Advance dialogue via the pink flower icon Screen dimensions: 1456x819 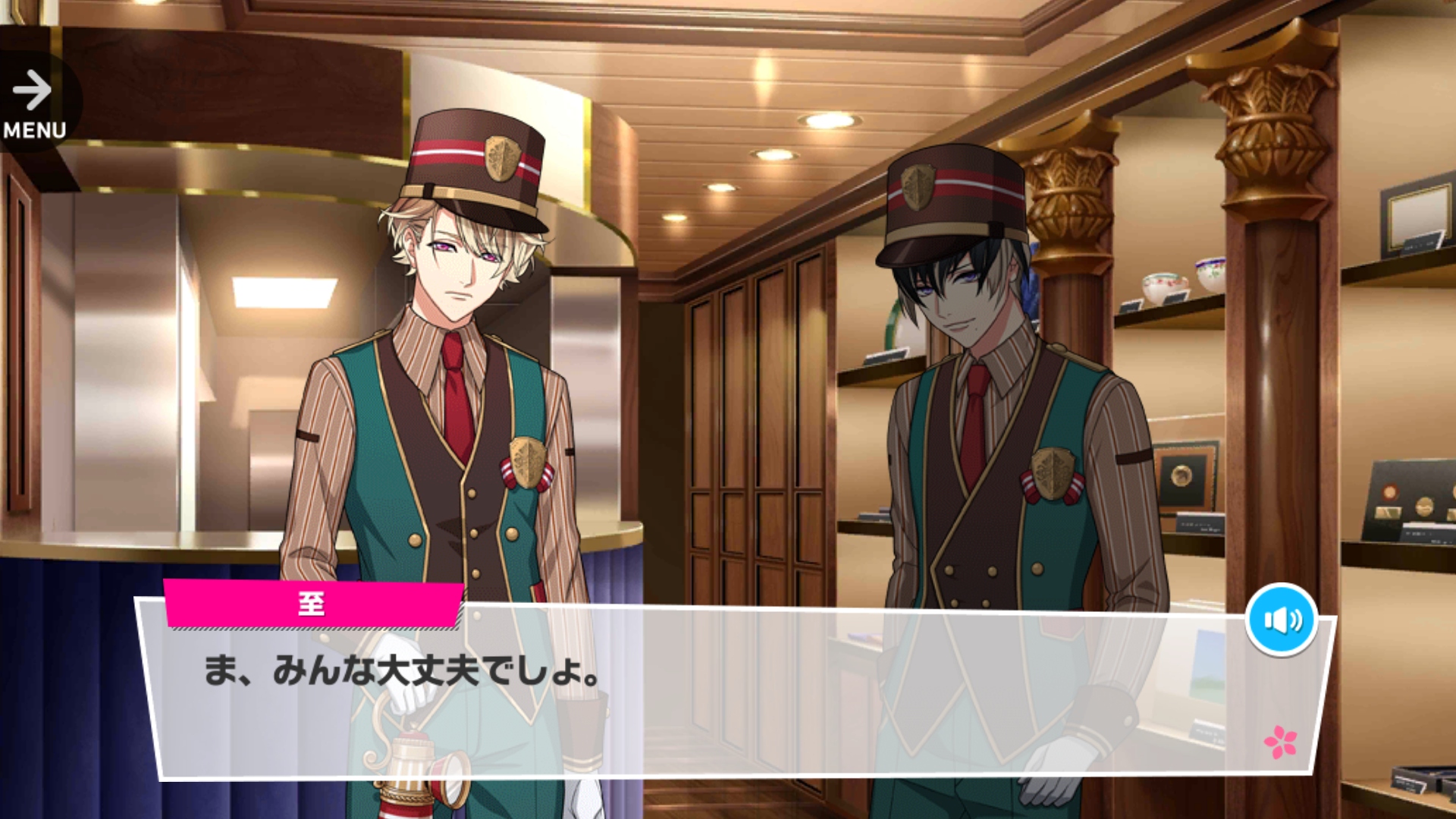[x=1280, y=741]
